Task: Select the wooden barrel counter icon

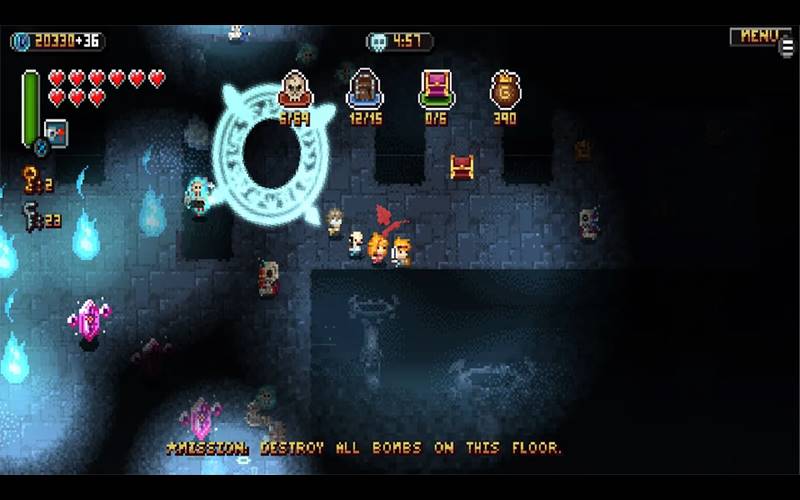Action: (365, 88)
